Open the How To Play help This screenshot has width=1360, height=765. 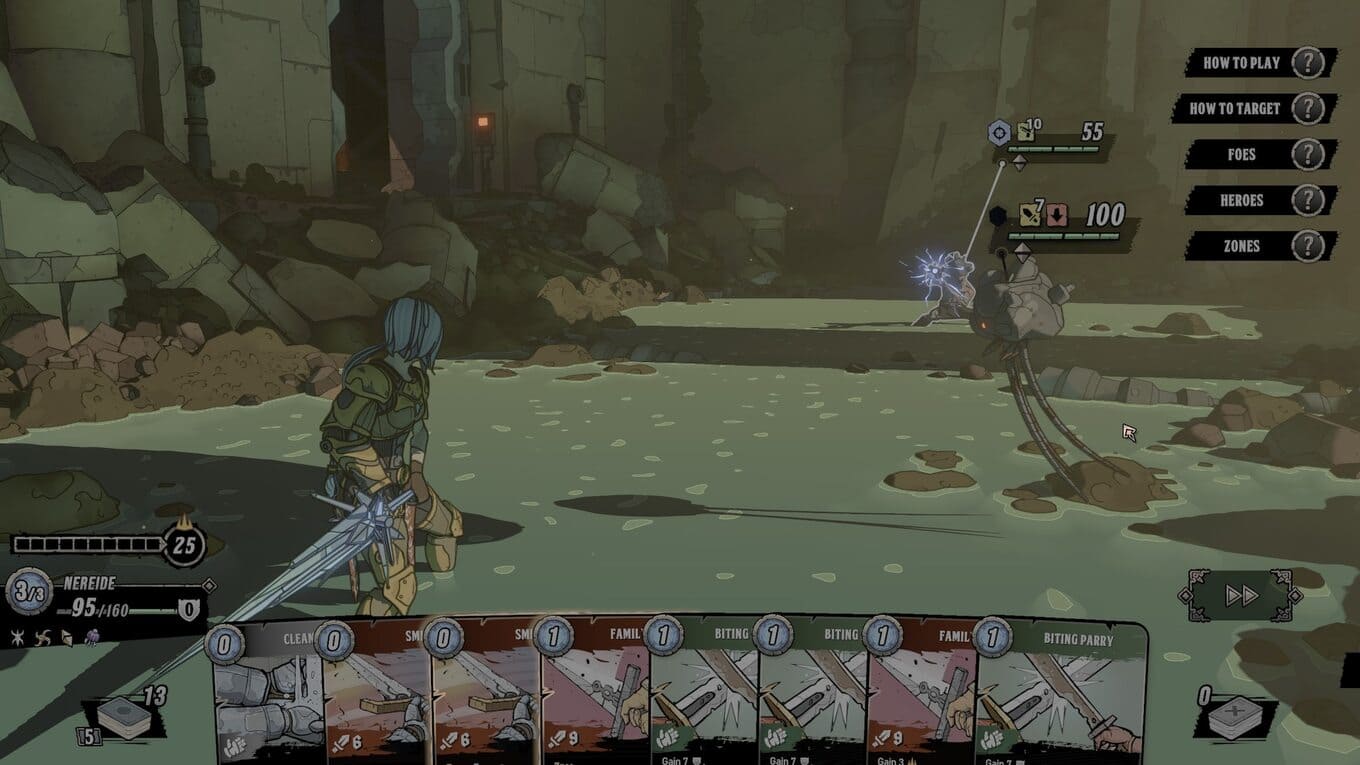(x=1258, y=62)
